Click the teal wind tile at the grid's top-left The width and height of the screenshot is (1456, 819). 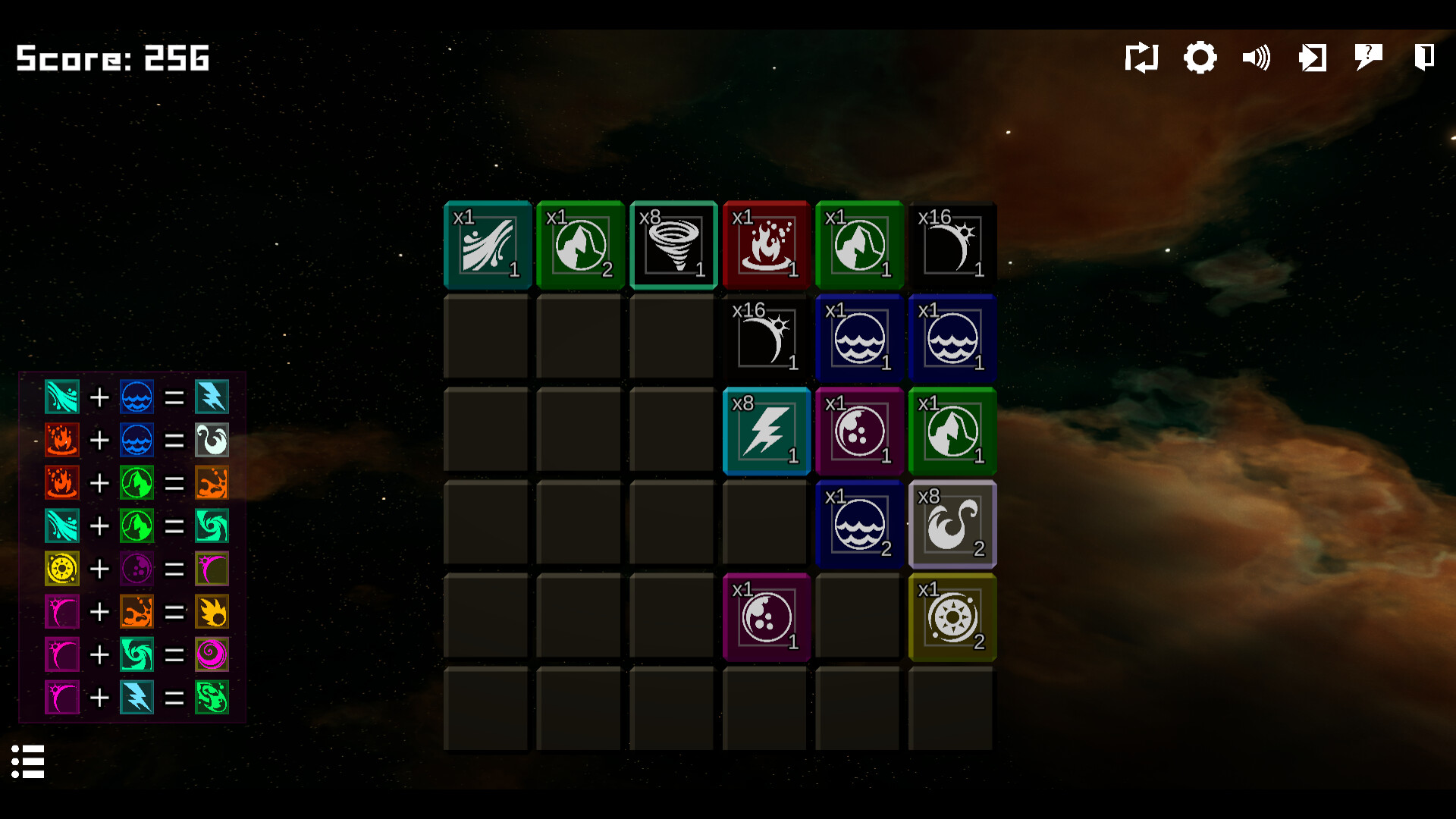pos(488,245)
